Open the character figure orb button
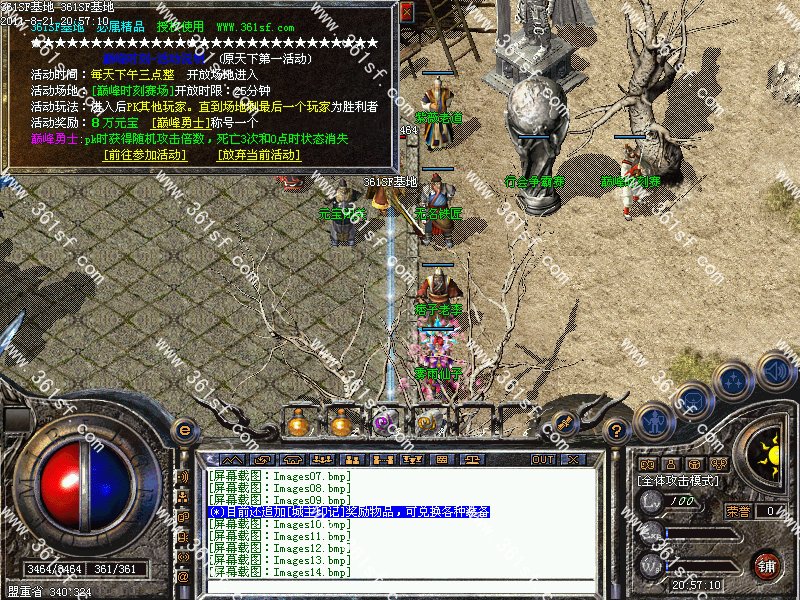800x600 pixels. (655, 421)
